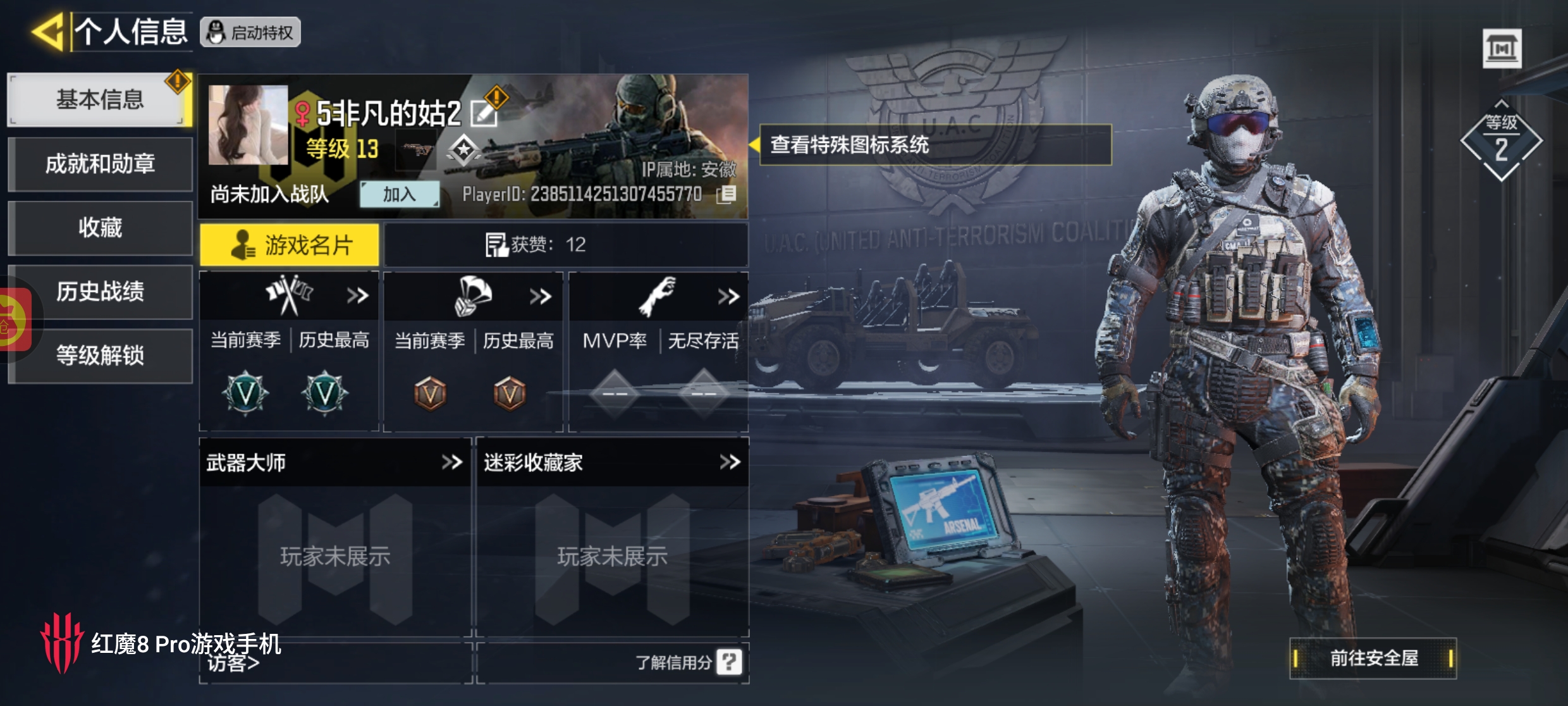Show the 等级解锁 level unlocks tab
Image resolution: width=1568 pixels, height=706 pixels.
click(x=100, y=356)
